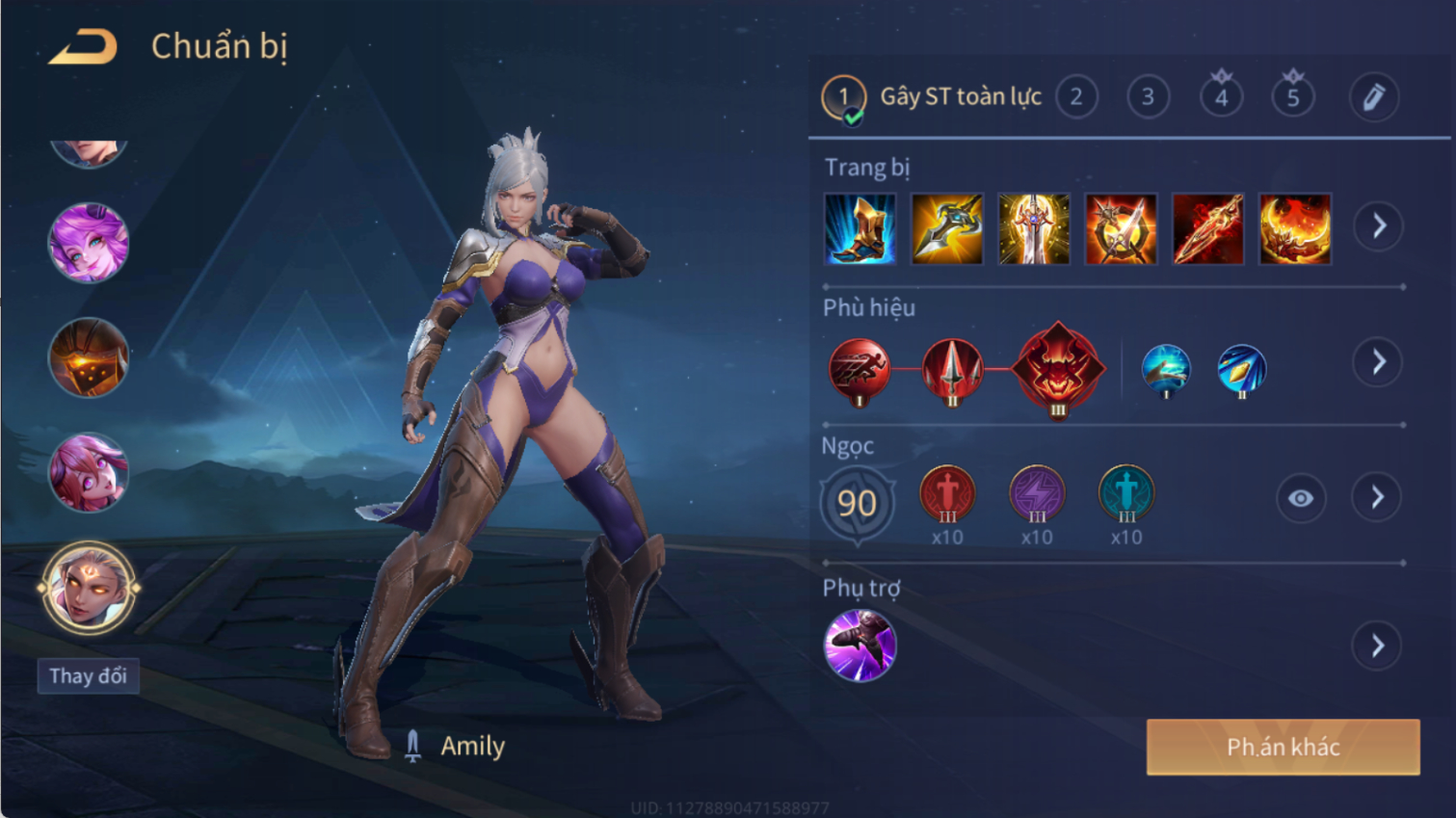The image size is (1456, 818).
Task: Select the golden sword equipment icon
Action: (x=1034, y=229)
